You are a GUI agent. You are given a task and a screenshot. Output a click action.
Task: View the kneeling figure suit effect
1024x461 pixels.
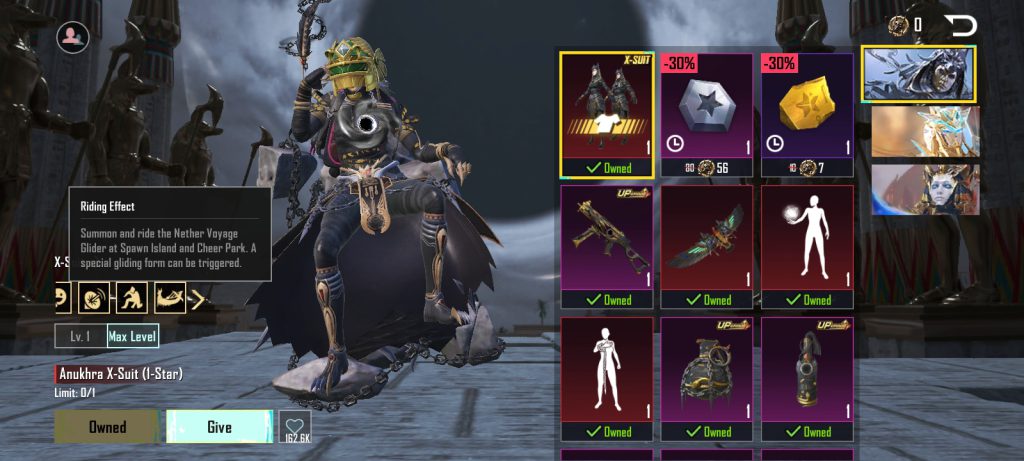(133, 297)
